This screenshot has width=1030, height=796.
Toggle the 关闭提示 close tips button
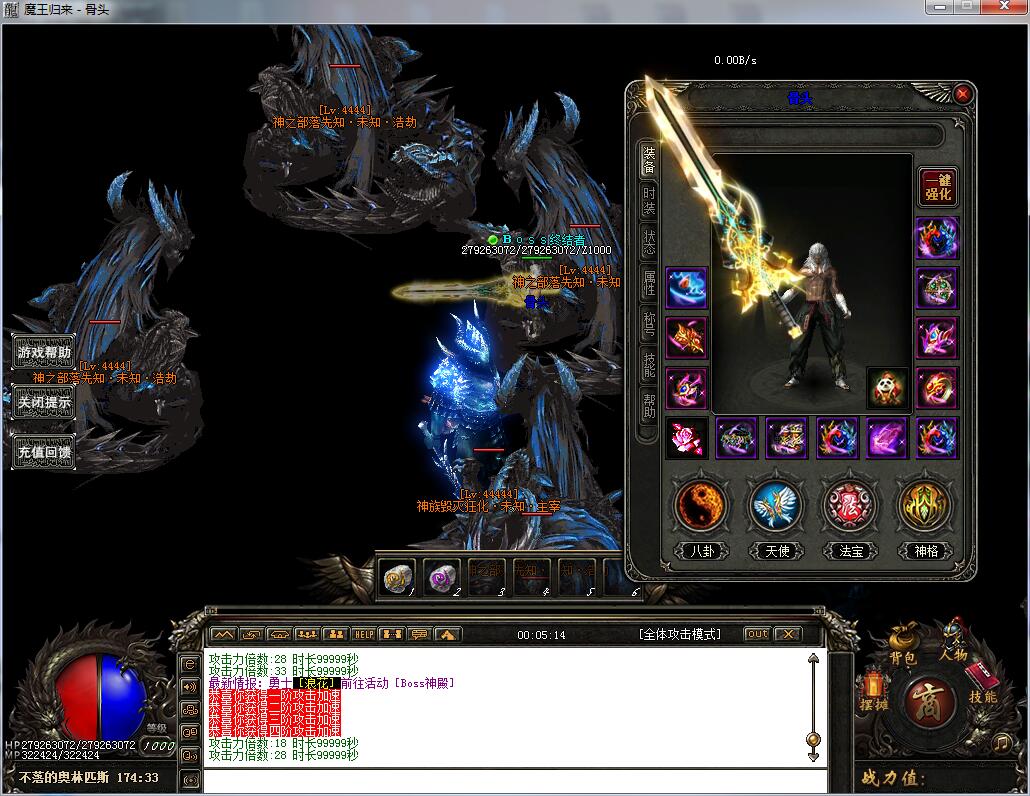[x=44, y=402]
